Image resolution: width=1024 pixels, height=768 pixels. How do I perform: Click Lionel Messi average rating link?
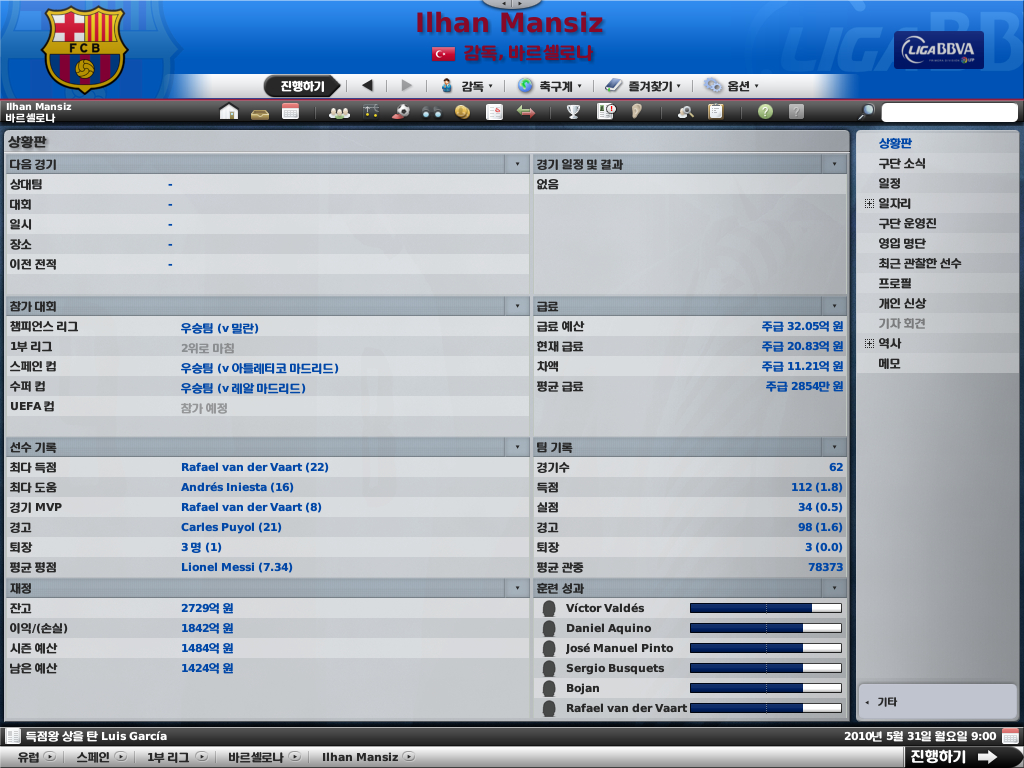pyautogui.click(x=236, y=567)
